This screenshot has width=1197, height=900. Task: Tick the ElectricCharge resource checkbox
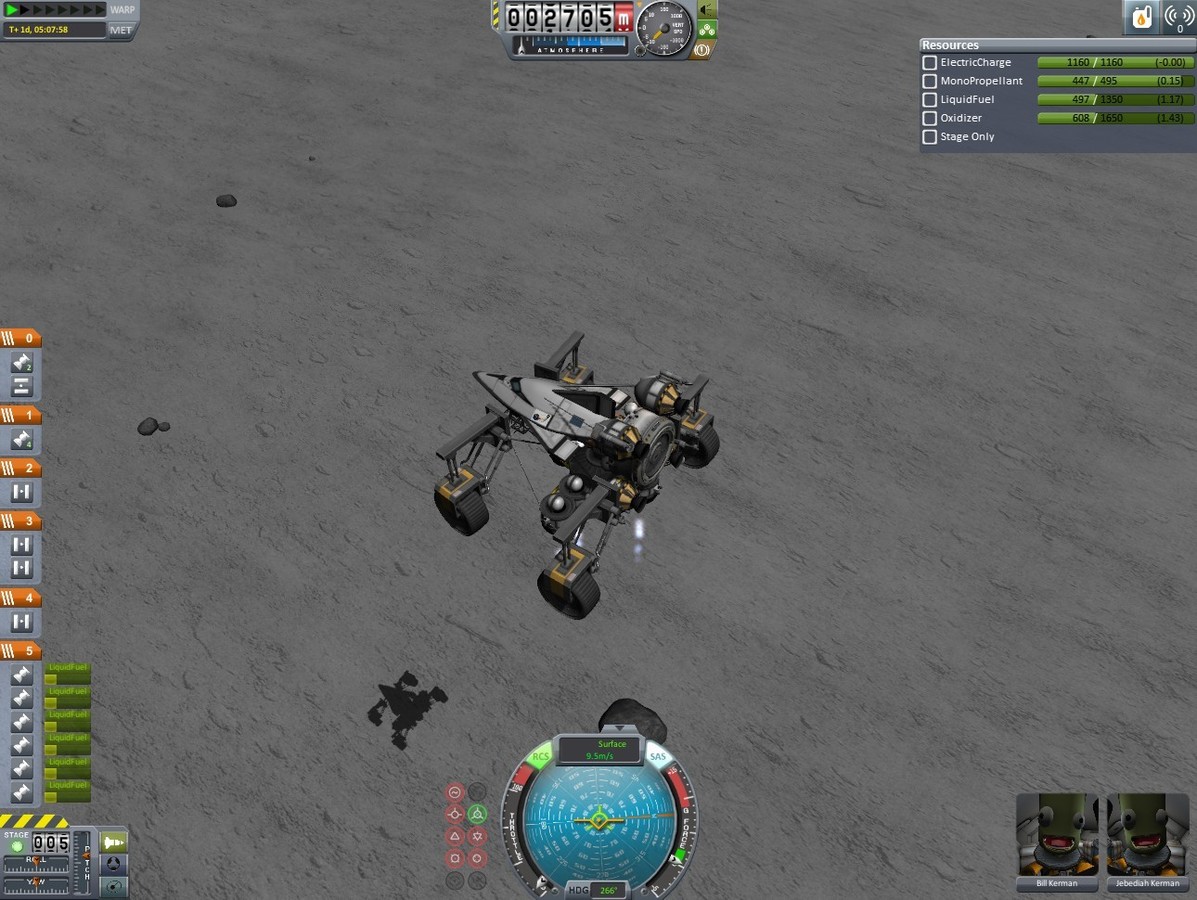click(x=930, y=63)
